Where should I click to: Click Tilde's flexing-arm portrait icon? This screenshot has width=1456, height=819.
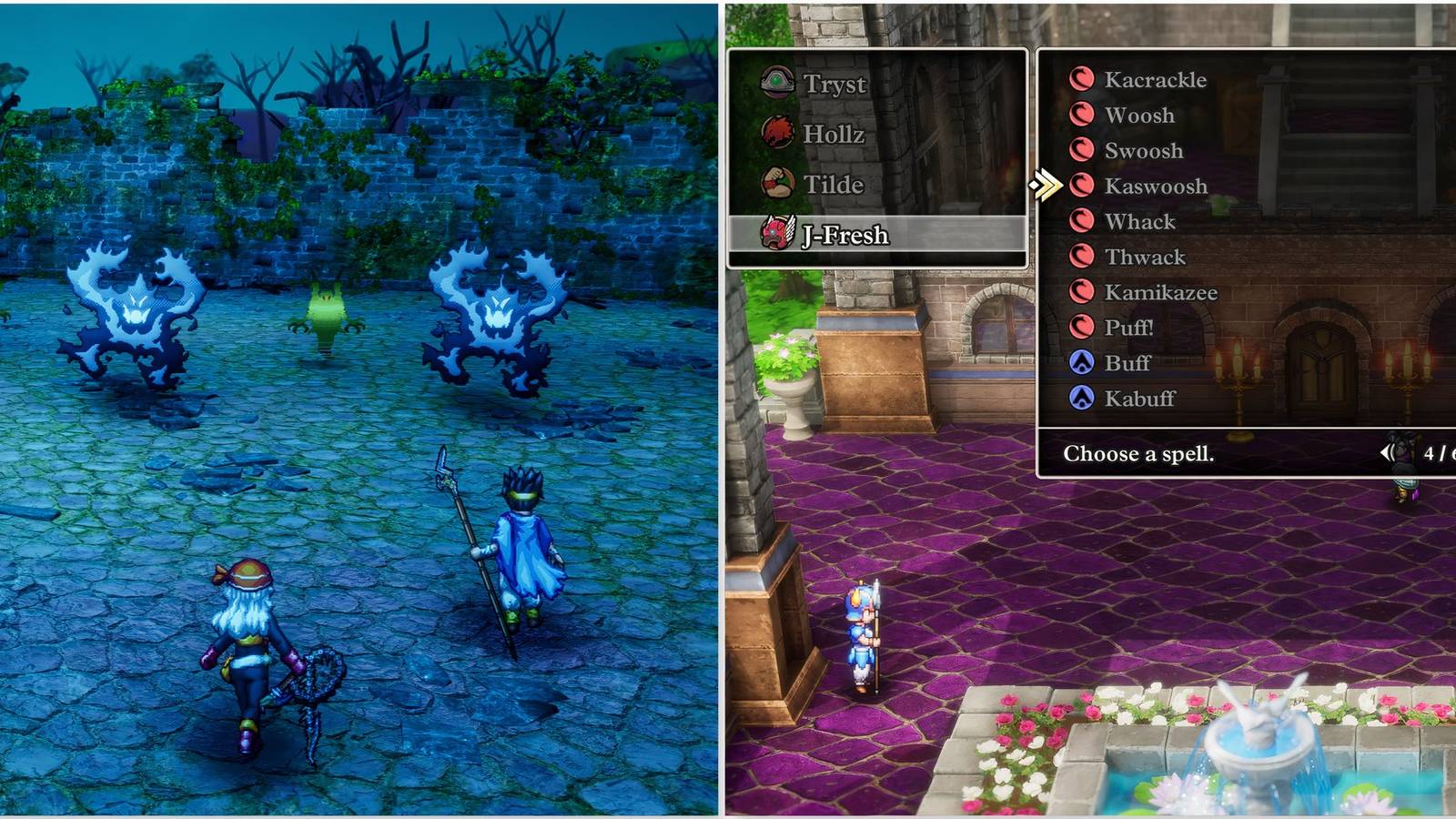(778, 184)
